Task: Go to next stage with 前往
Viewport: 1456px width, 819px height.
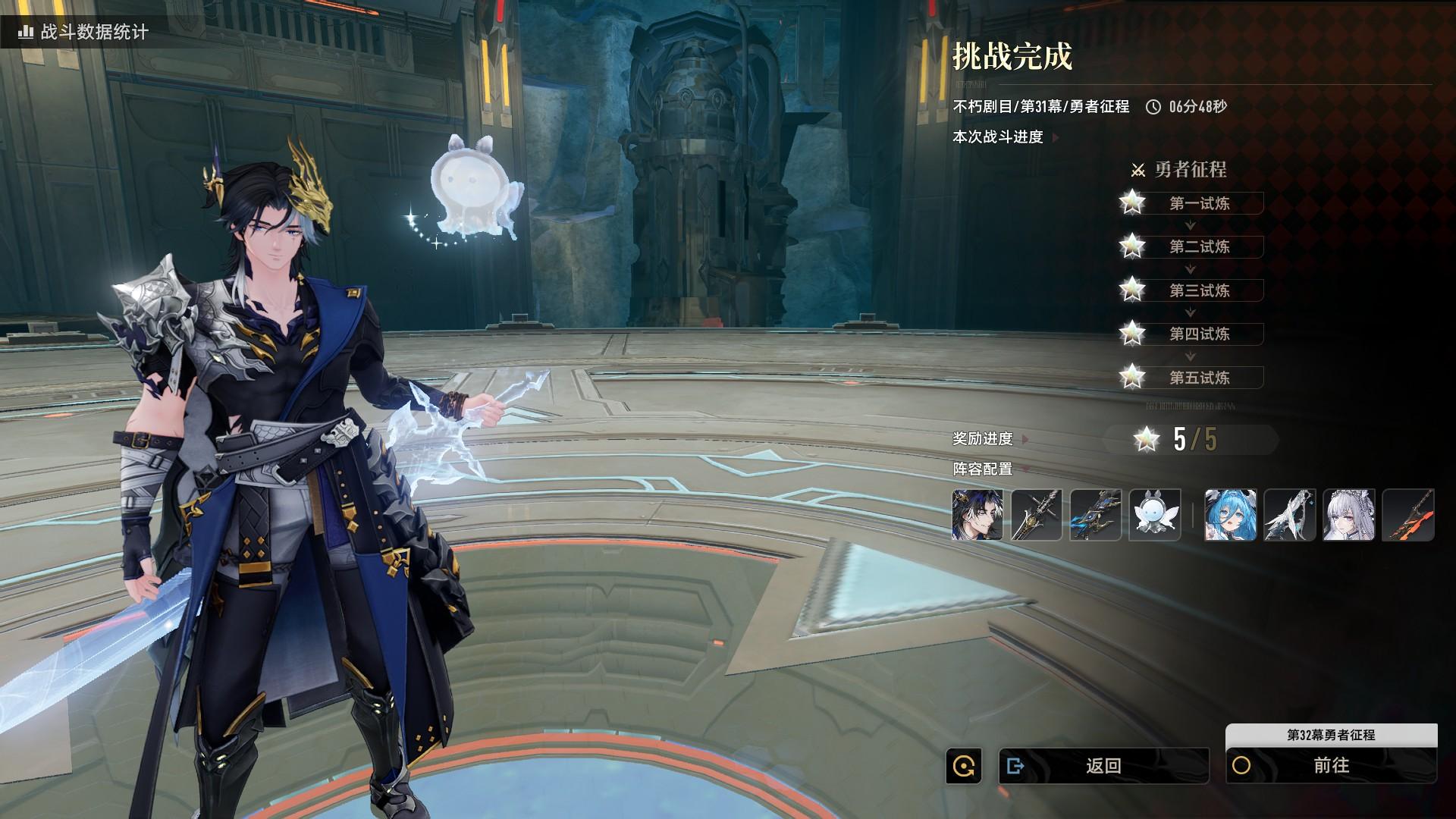Action: [x=1331, y=766]
